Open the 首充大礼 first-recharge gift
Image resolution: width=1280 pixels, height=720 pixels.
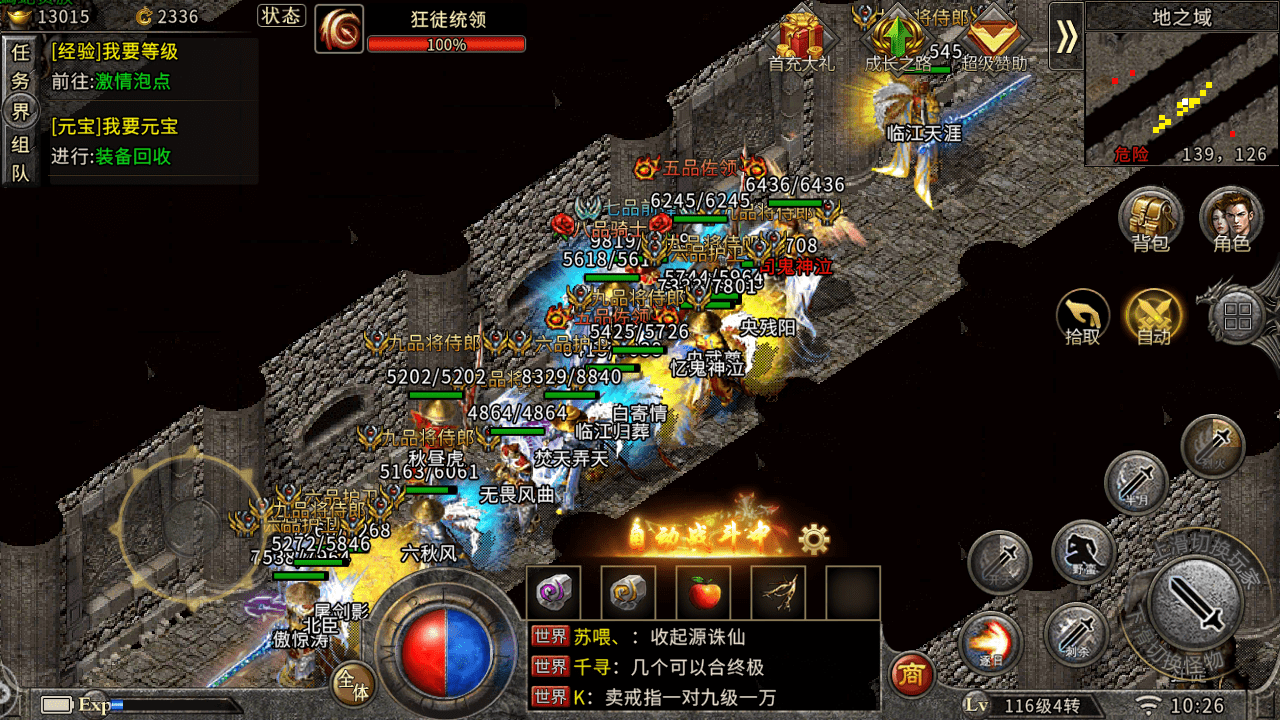pos(800,40)
